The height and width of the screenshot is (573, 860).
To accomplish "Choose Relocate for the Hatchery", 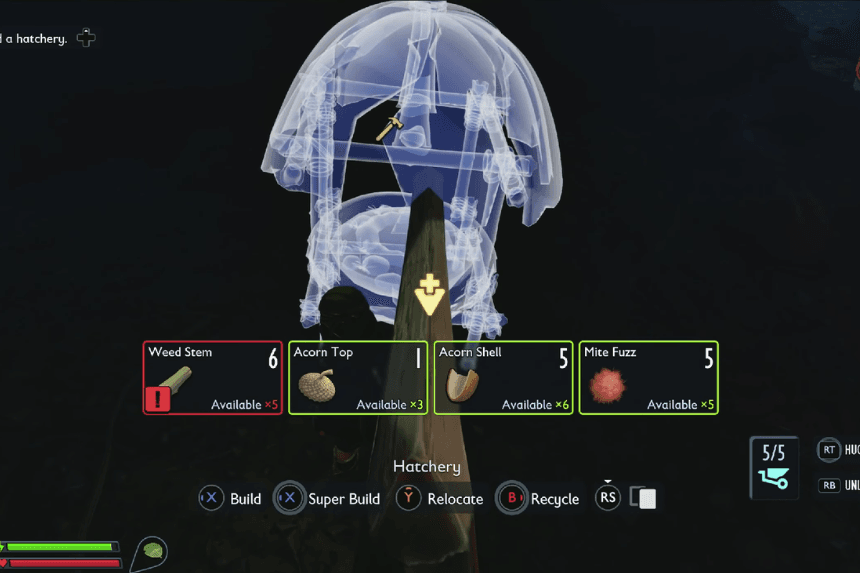I will [454, 499].
